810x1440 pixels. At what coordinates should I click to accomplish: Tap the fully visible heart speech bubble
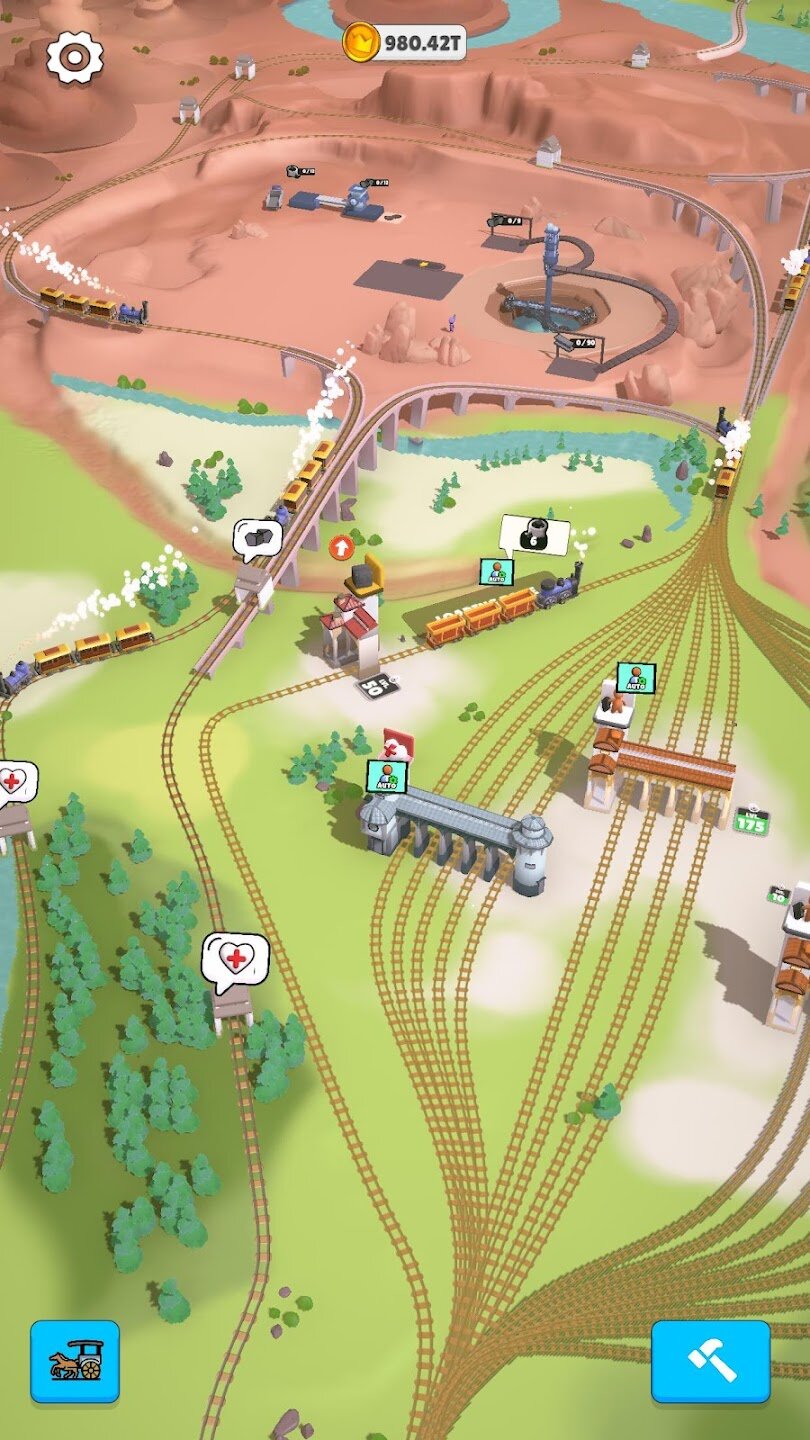[235, 961]
